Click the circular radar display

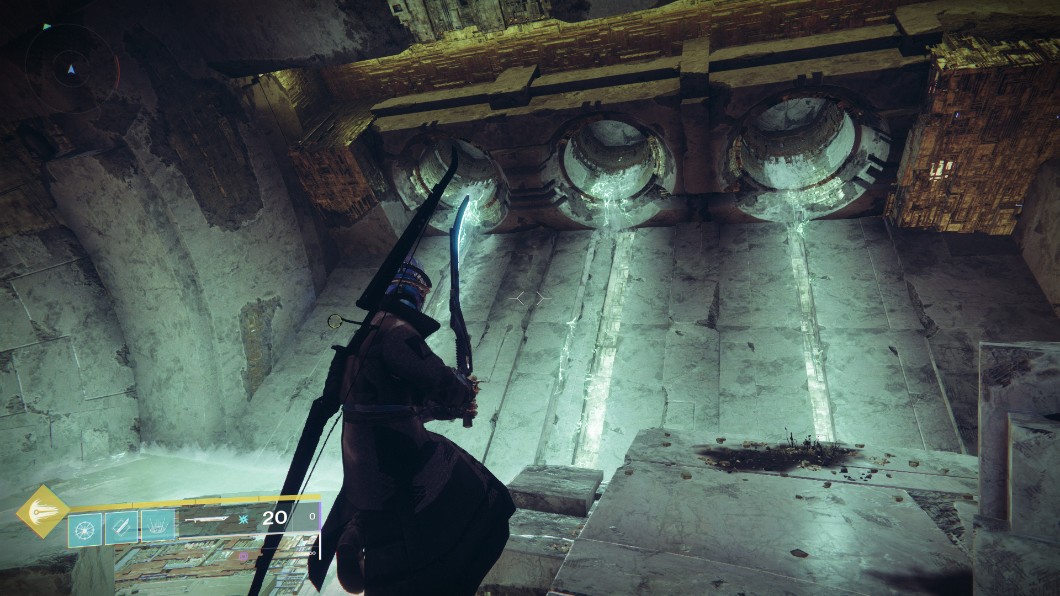tap(71, 68)
